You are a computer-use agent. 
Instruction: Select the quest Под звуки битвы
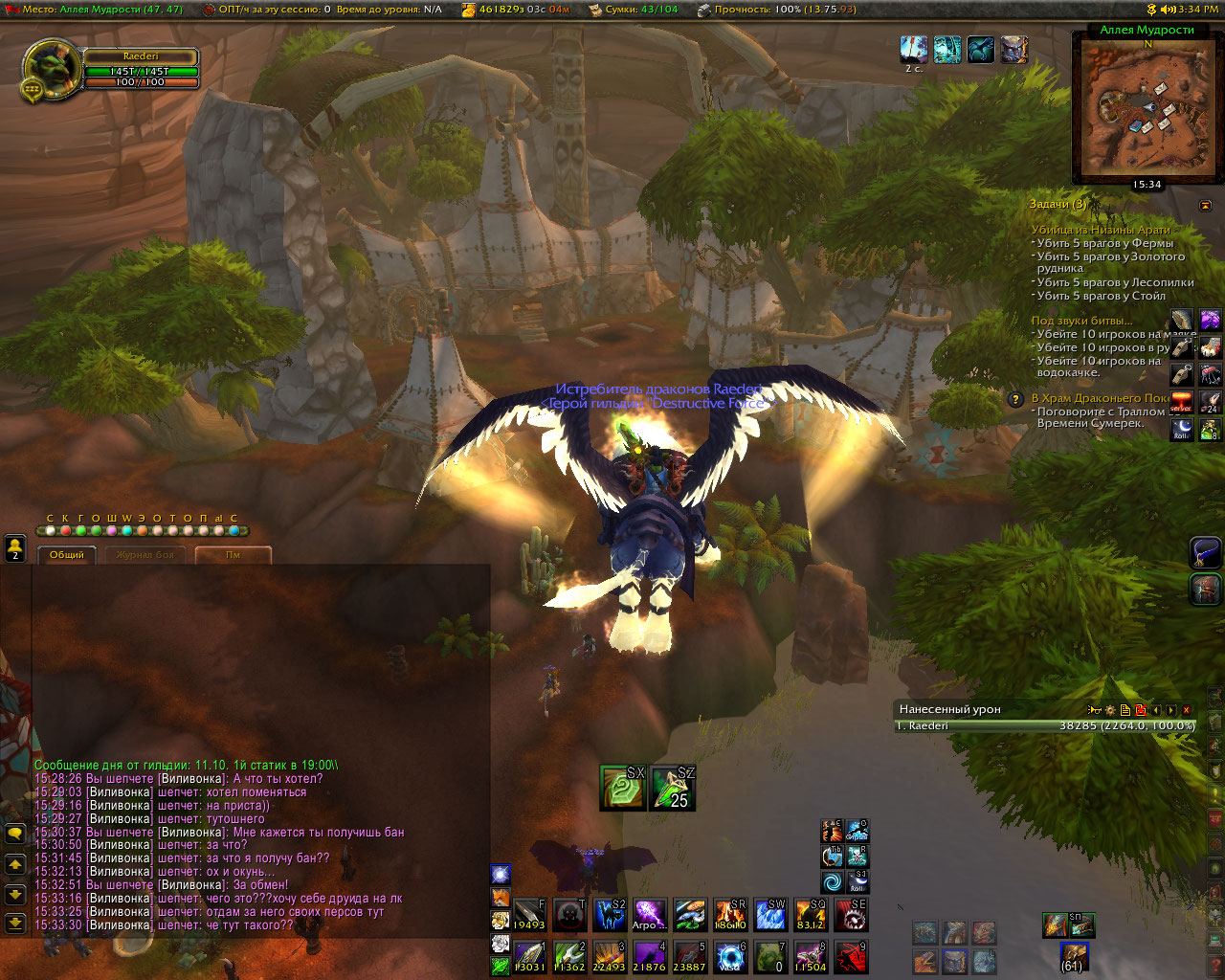click(x=1081, y=321)
